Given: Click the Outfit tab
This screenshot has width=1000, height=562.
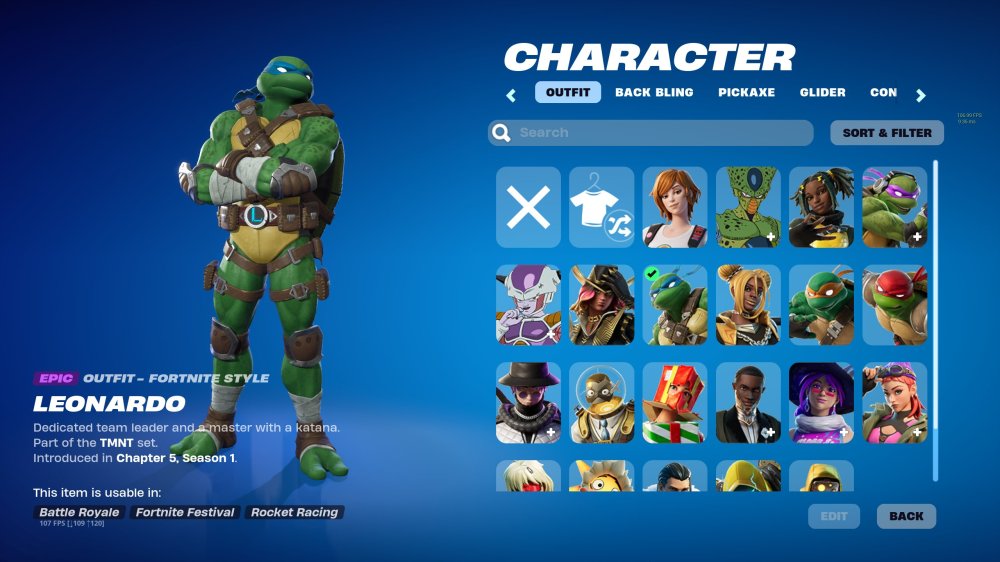Looking at the screenshot, I should point(568,92).
